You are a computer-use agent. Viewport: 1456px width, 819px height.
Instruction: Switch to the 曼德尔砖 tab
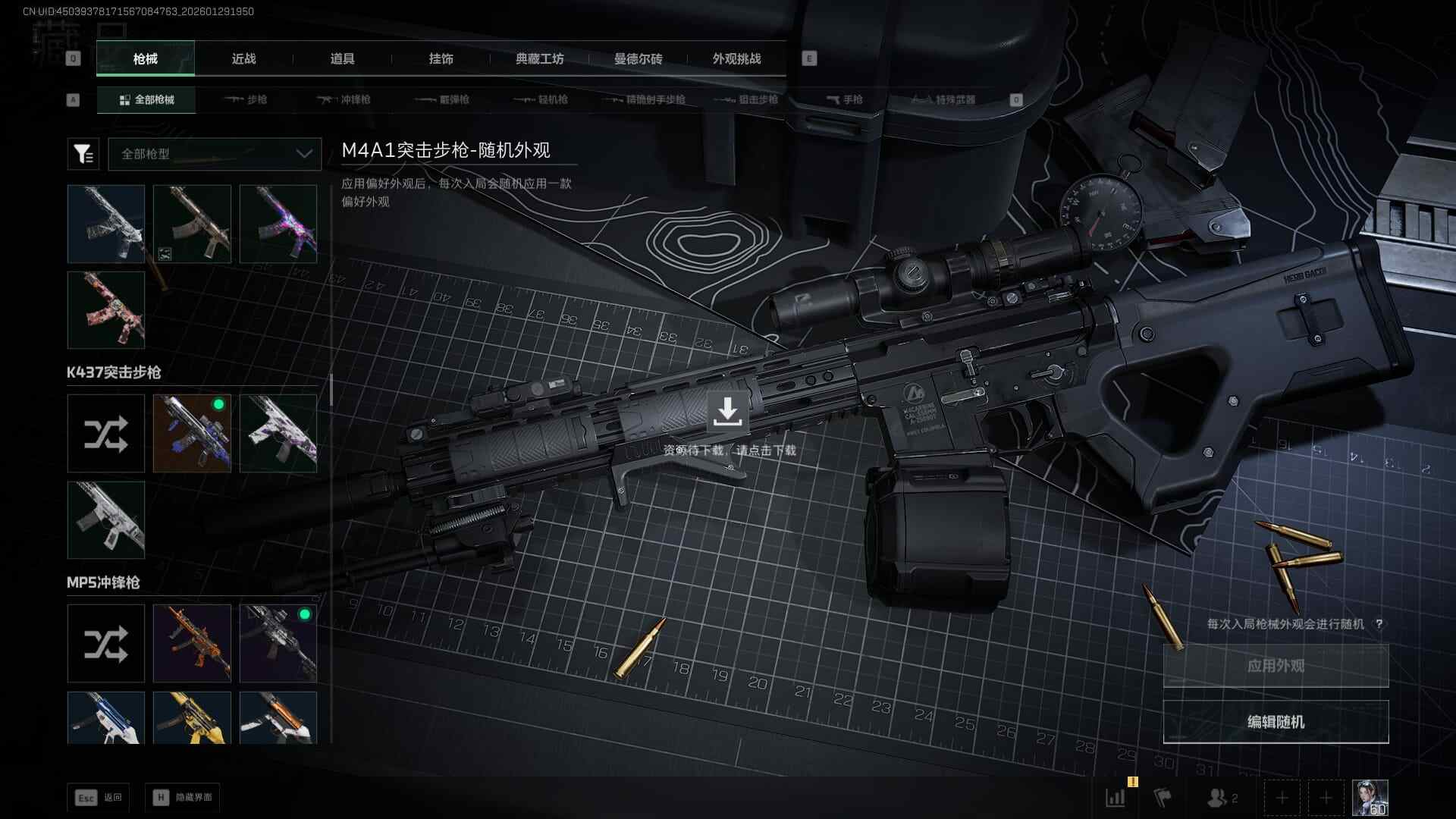point(638,58)
